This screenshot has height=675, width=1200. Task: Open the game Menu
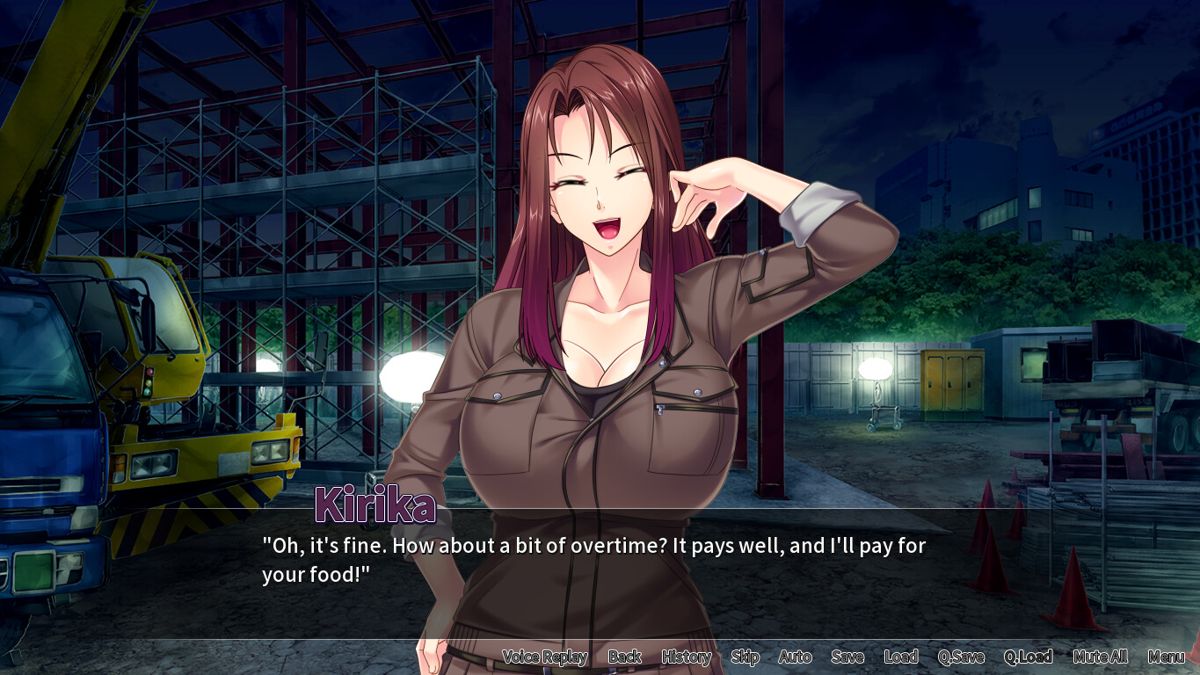pos(1166,657)
